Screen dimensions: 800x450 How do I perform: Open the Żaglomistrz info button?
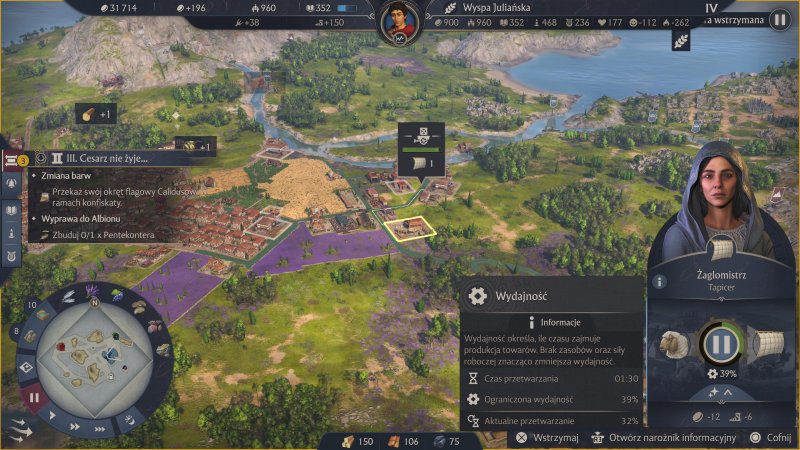pyautogui.click(x=659, y=282)
